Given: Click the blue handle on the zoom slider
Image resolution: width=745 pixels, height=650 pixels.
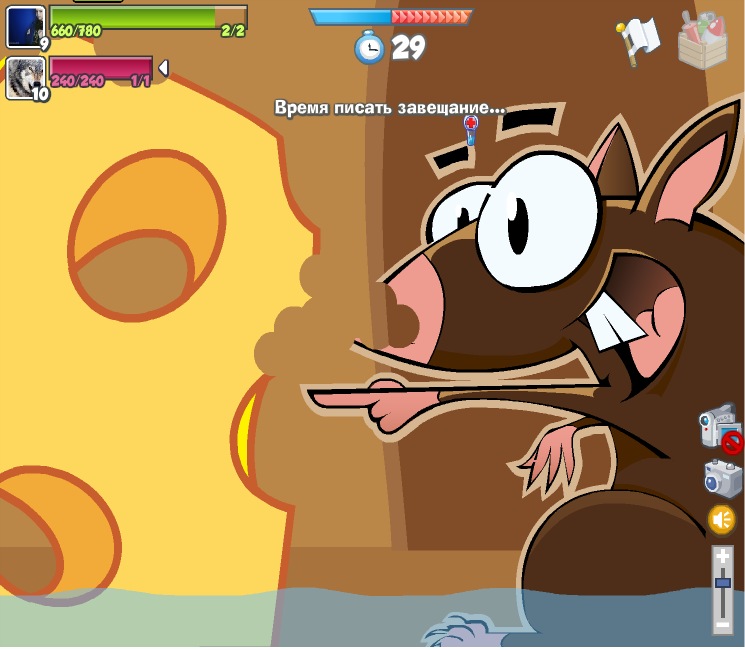Looking at the screenshot, I should click(x=722, y=583).
